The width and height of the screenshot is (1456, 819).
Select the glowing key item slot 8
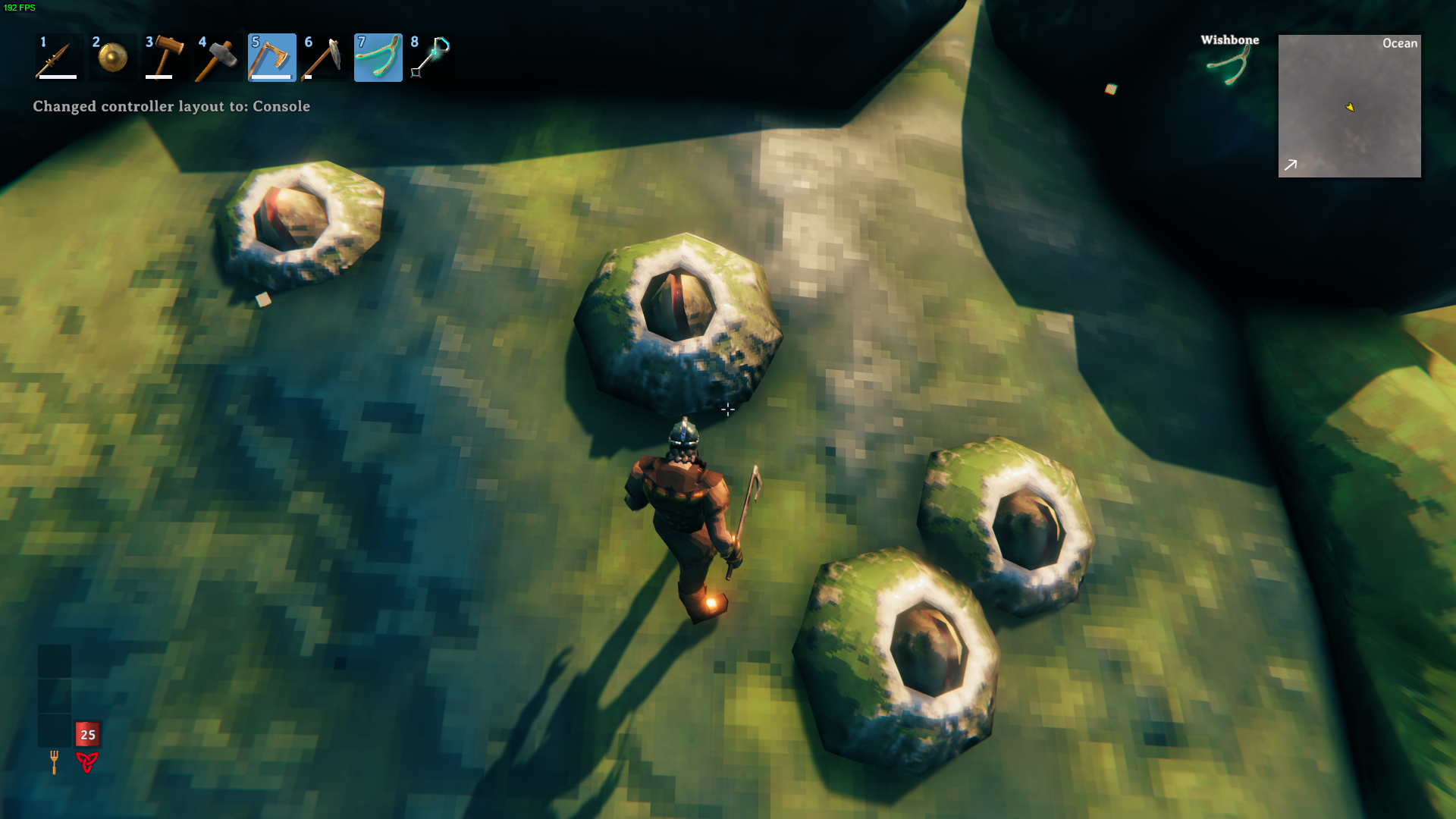click(431, 58)
